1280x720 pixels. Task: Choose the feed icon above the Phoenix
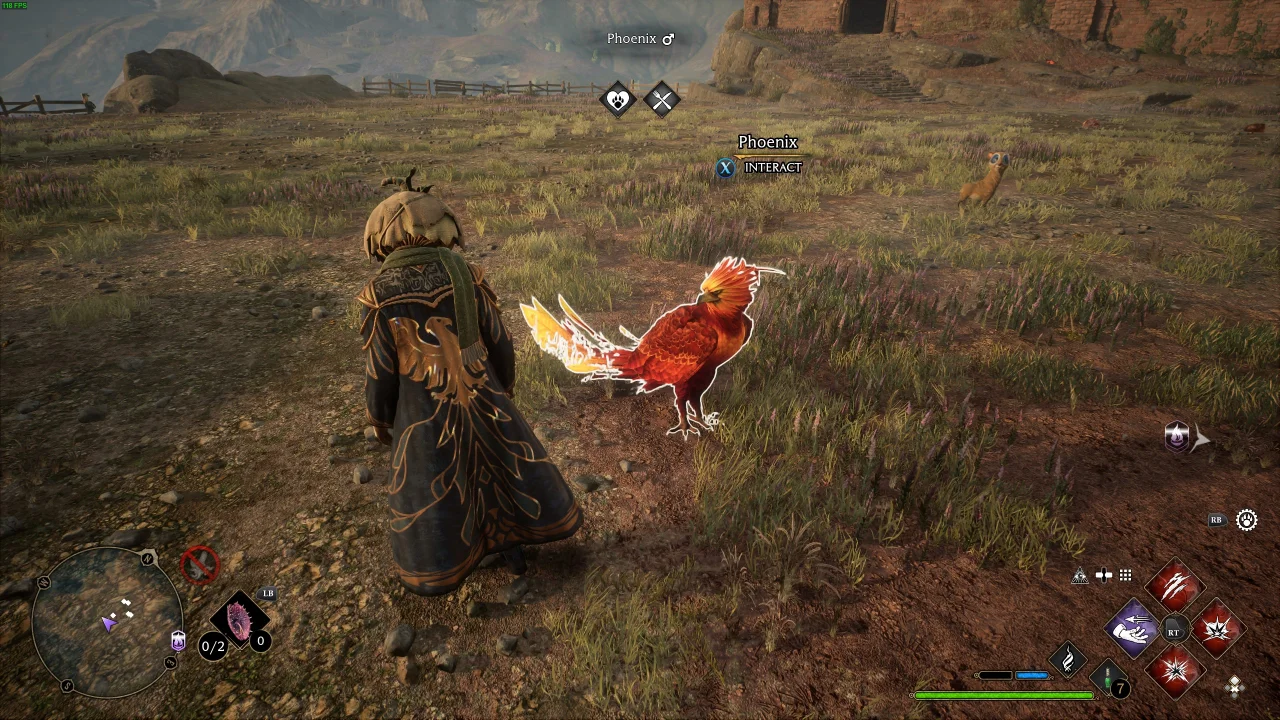tap(663, 100)
